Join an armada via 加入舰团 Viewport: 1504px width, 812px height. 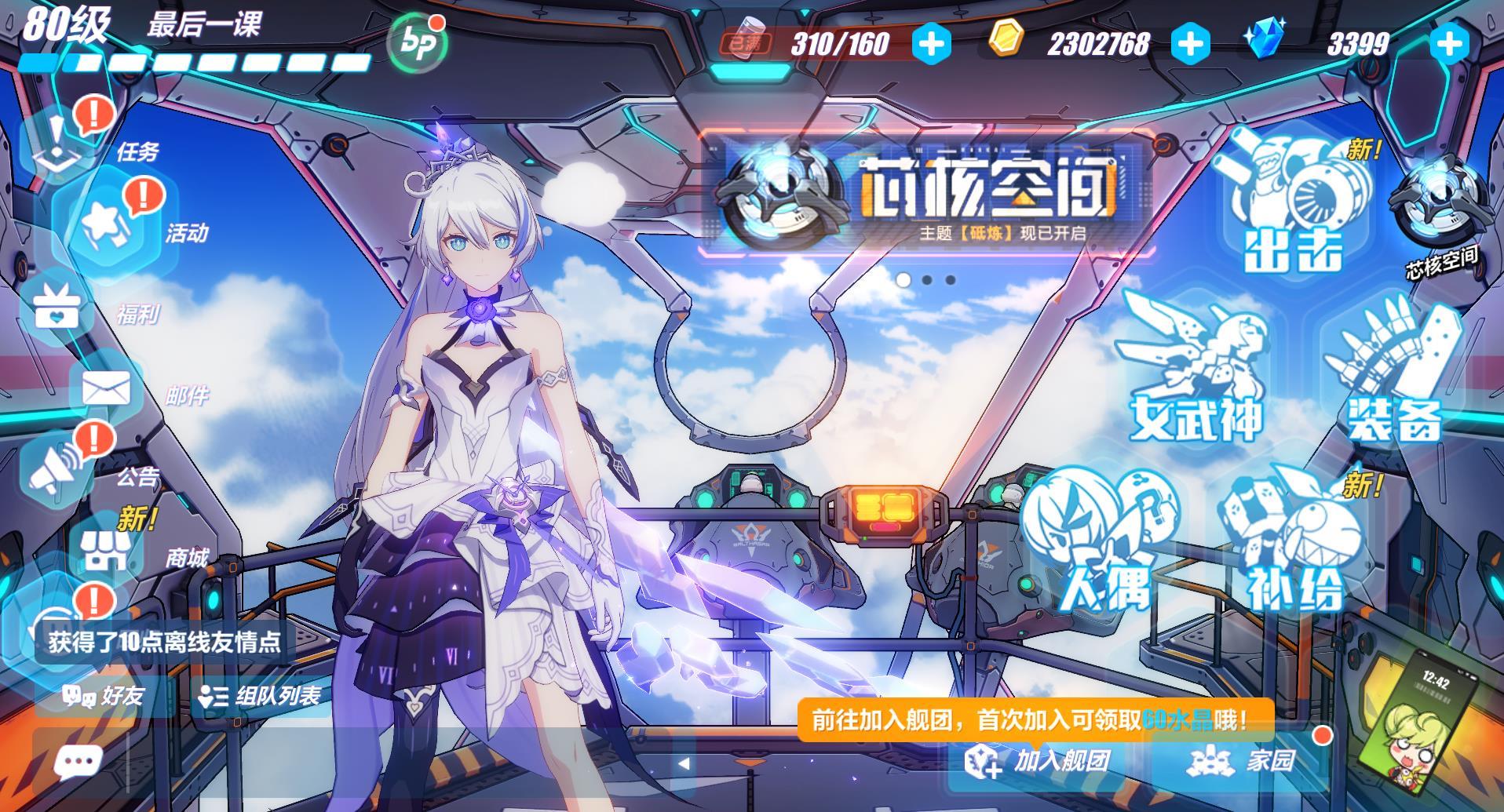click(x=1038, y=760)
